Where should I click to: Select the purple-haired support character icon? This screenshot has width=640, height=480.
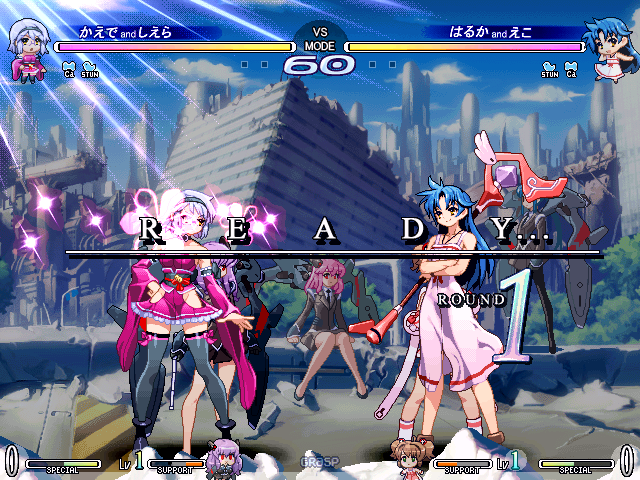[x=224, y=459]
